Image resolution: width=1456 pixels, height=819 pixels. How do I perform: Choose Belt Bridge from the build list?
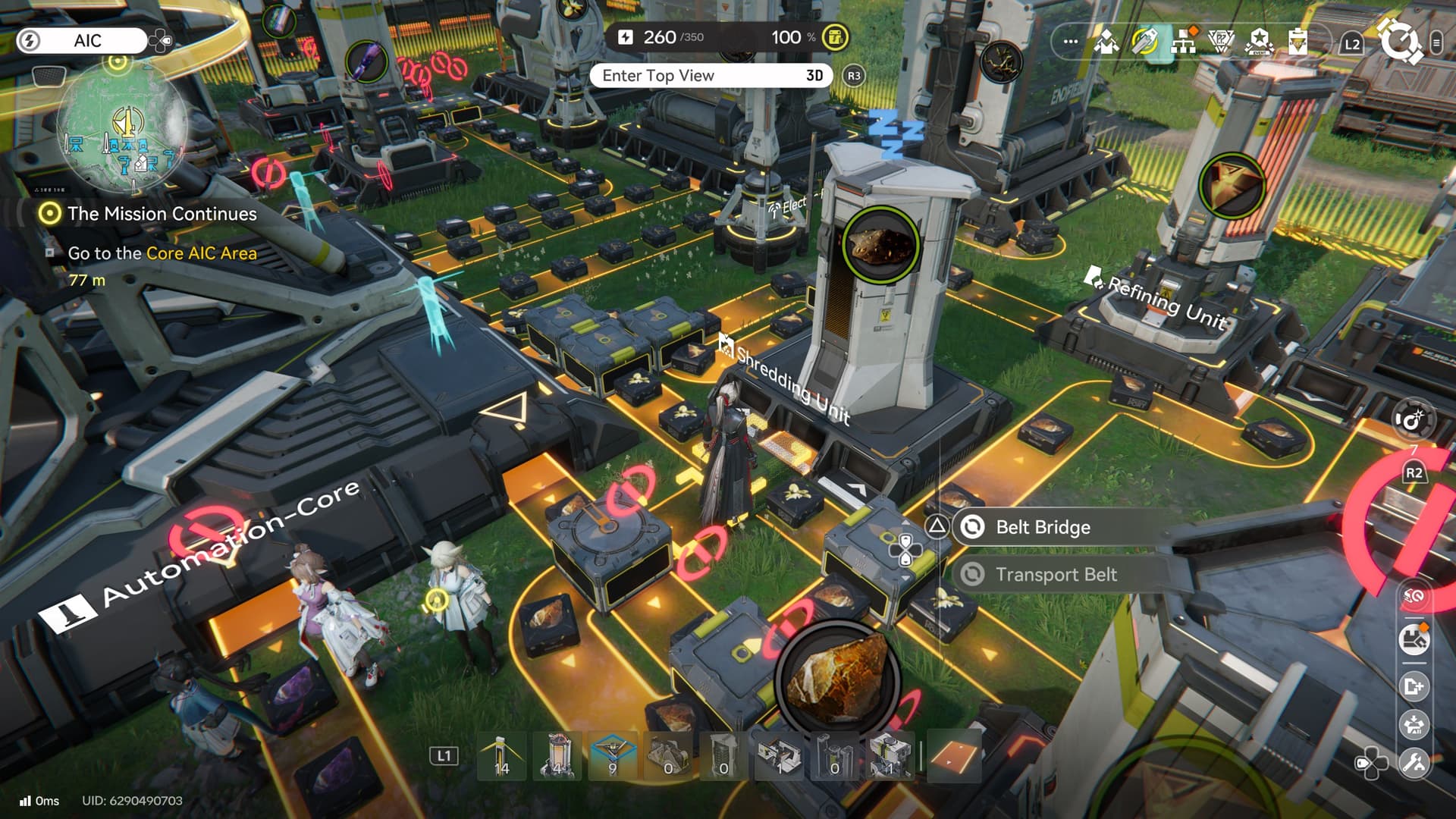click(x=1043, y=527)
